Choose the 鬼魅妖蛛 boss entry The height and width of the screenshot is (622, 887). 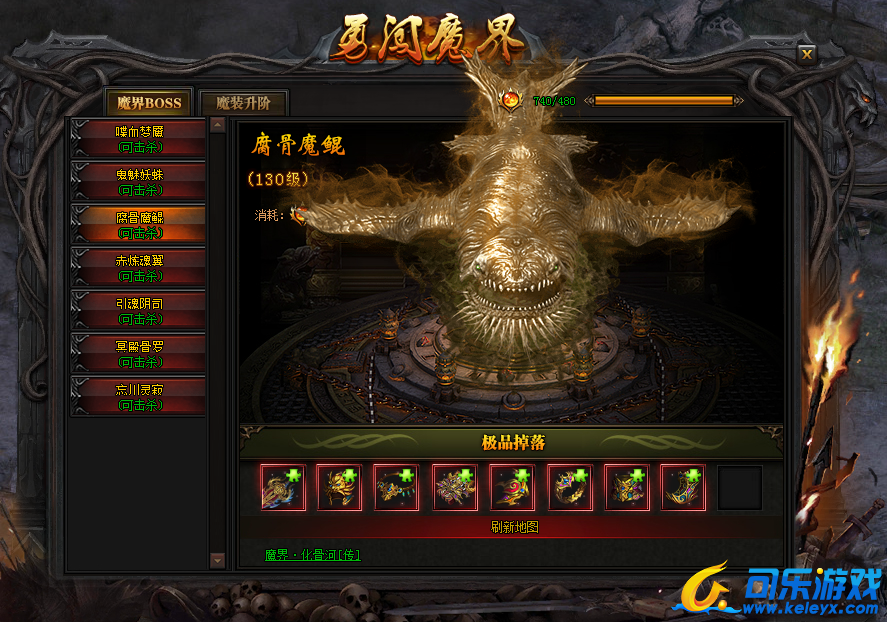pos(139,182)
